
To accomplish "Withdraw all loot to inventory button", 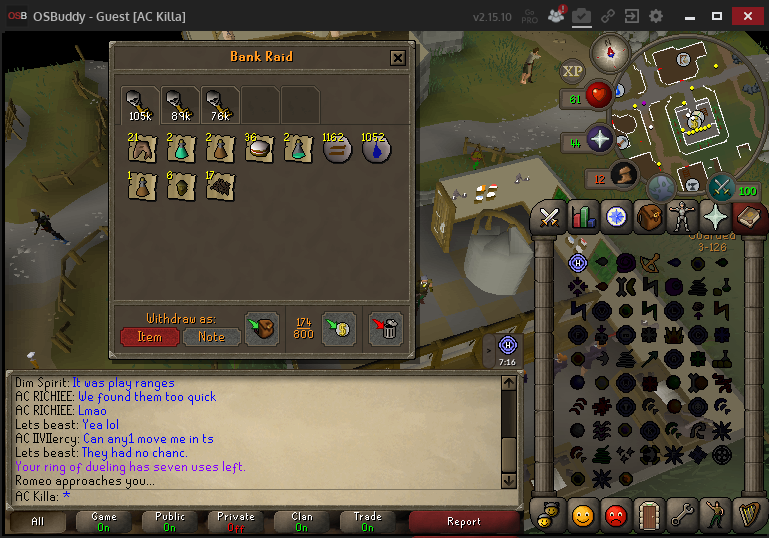I will tap(261, 328).
